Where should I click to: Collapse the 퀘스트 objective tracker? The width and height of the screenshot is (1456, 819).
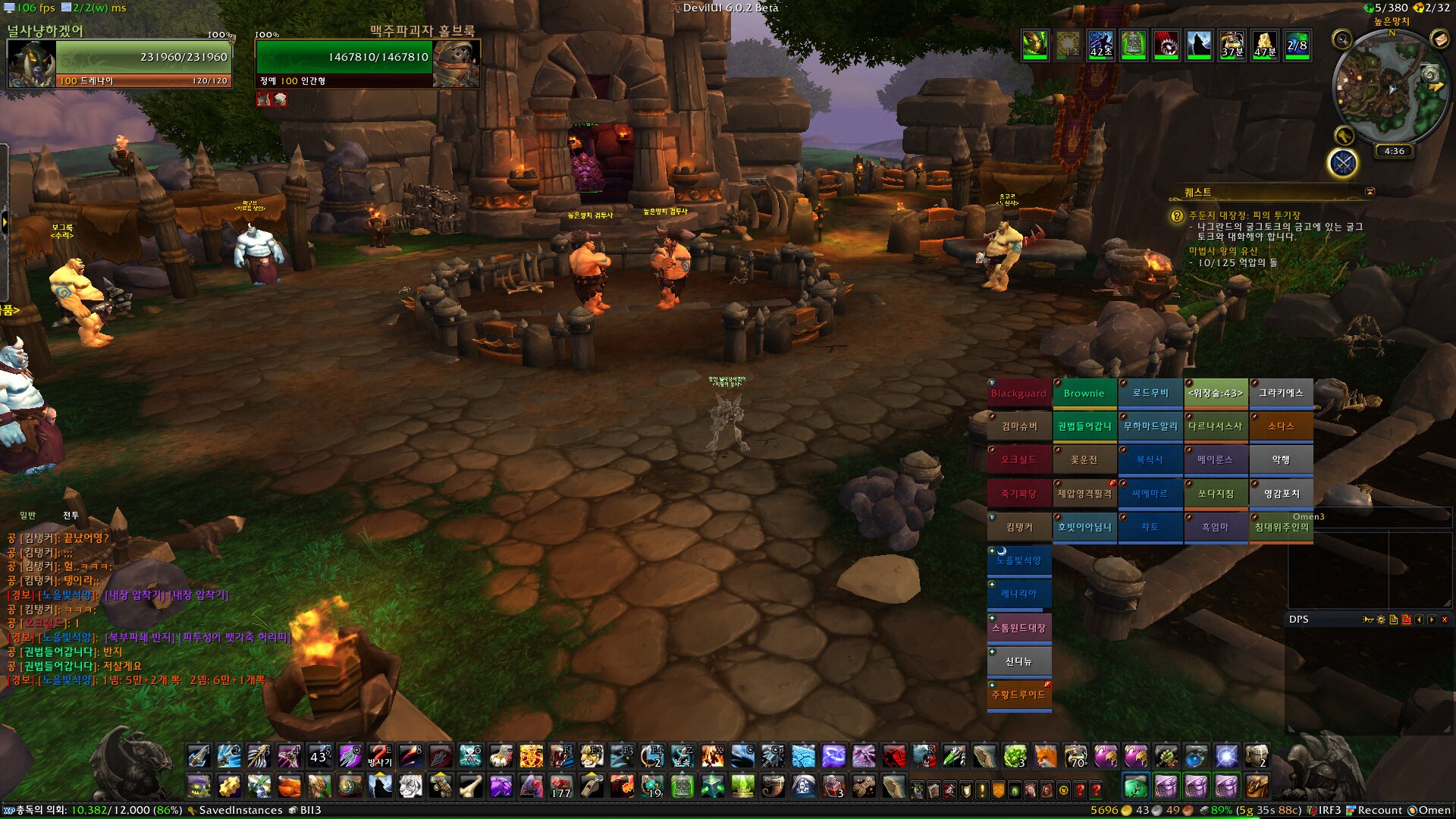click(1370, 192)
